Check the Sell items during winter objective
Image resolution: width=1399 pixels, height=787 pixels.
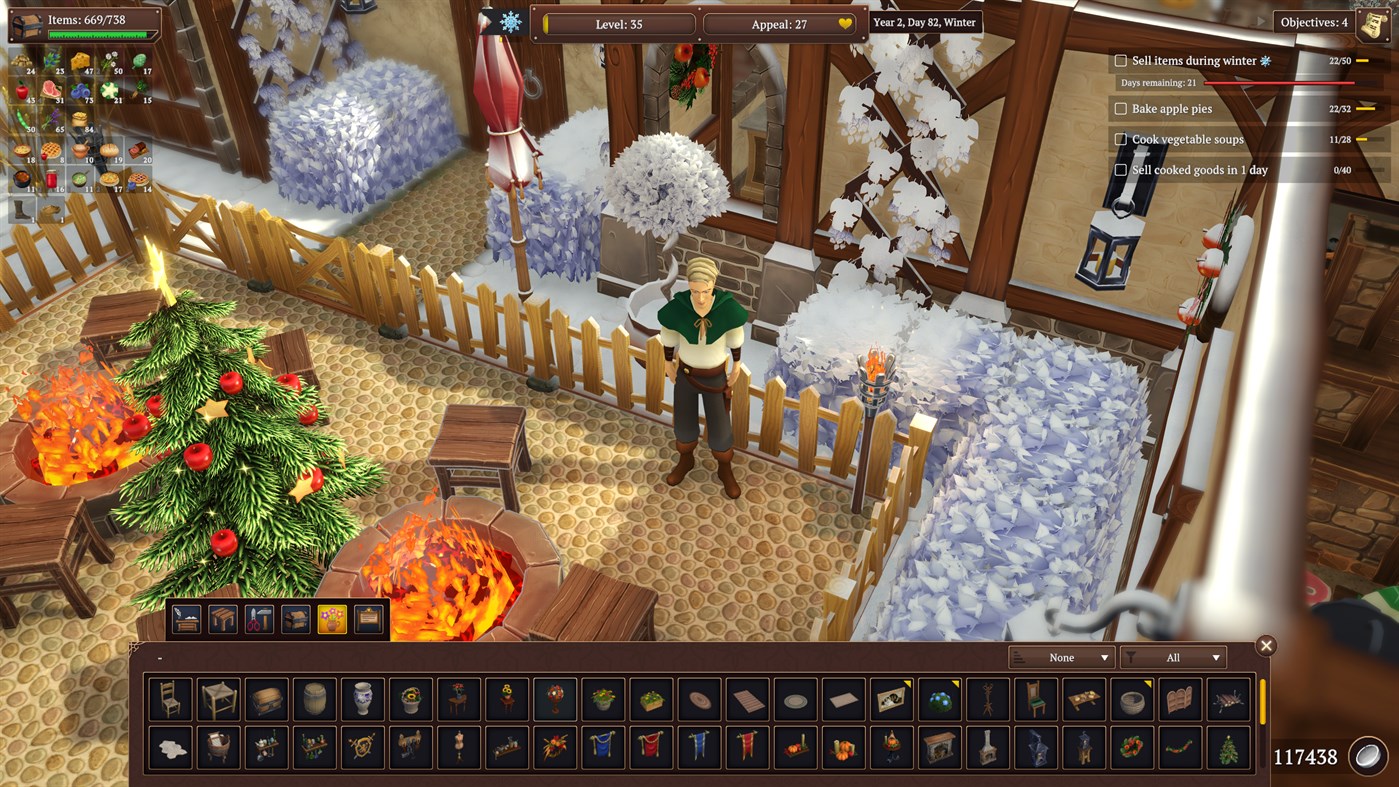(x=1120, y=60)
